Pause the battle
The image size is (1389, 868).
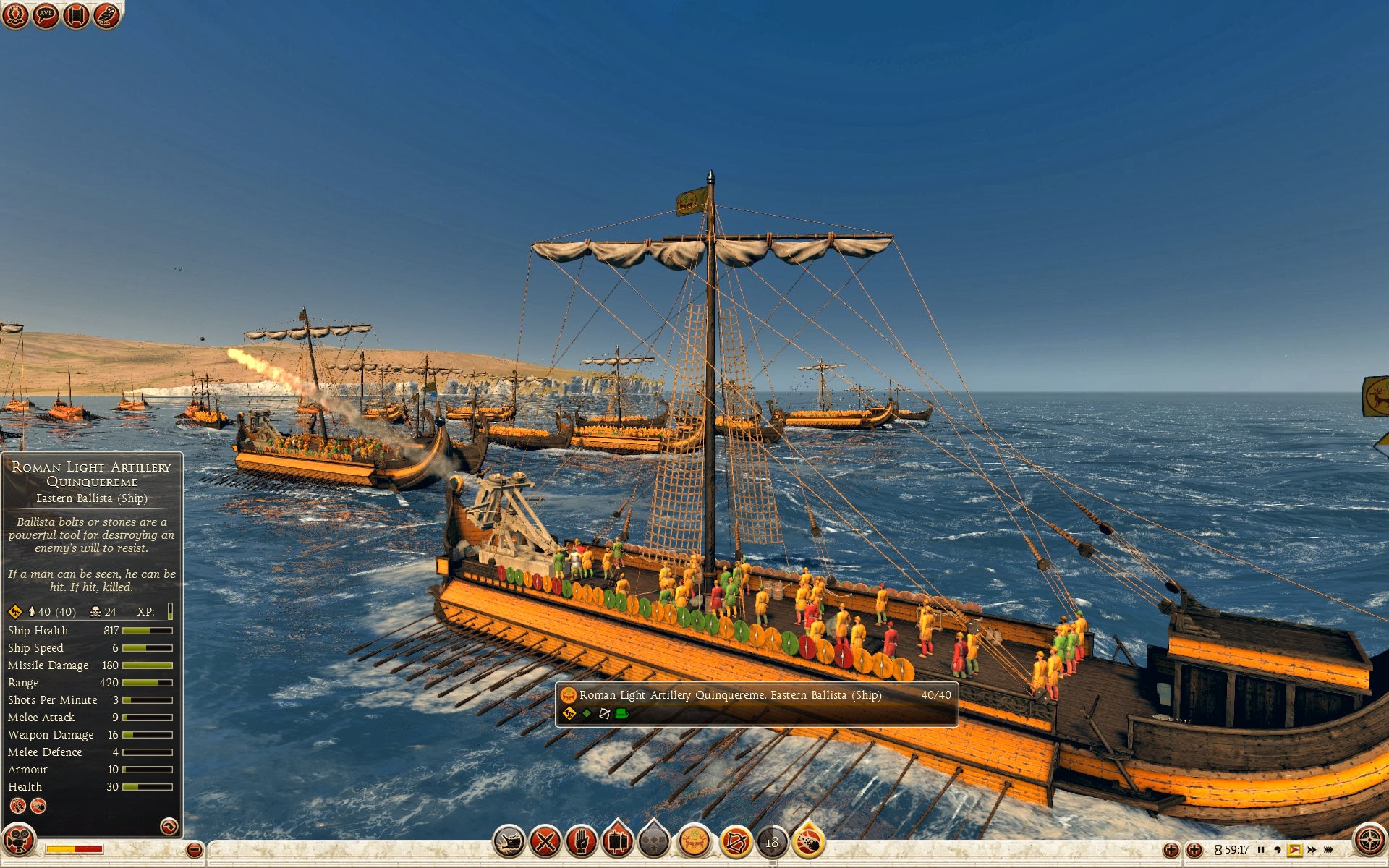pyautogui.click(x=1261, y=850)
